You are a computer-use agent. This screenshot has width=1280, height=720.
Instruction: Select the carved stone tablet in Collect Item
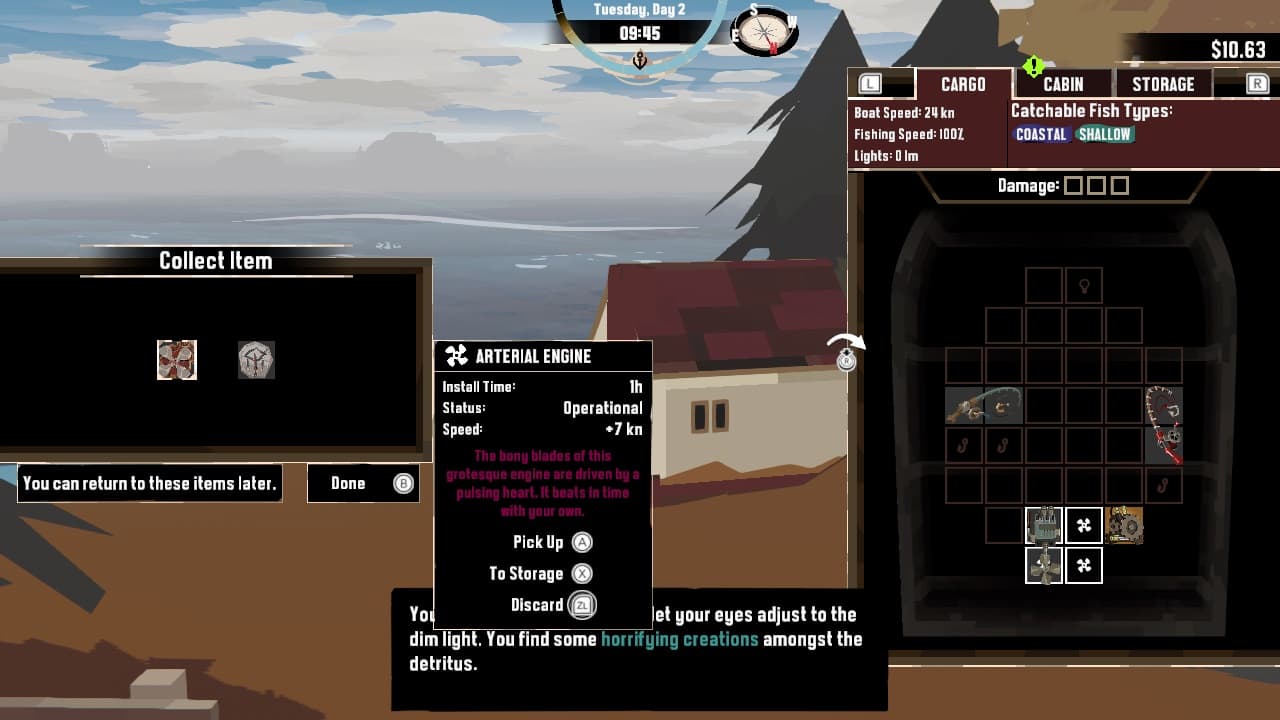[x=257, y=360]
